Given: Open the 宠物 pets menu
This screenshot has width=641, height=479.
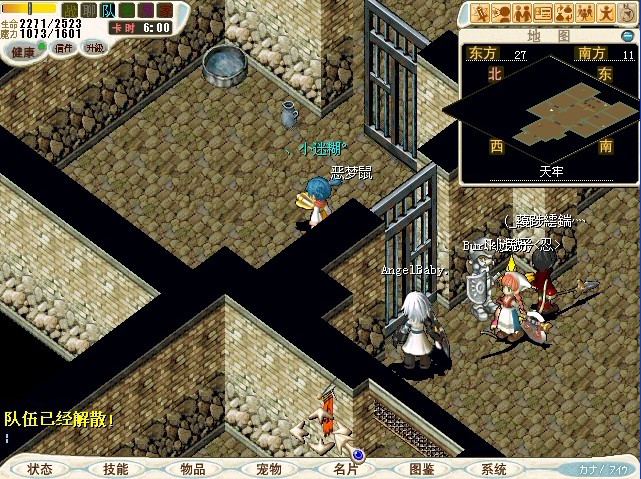Looking at the screenshot, I should coord(268,468).
